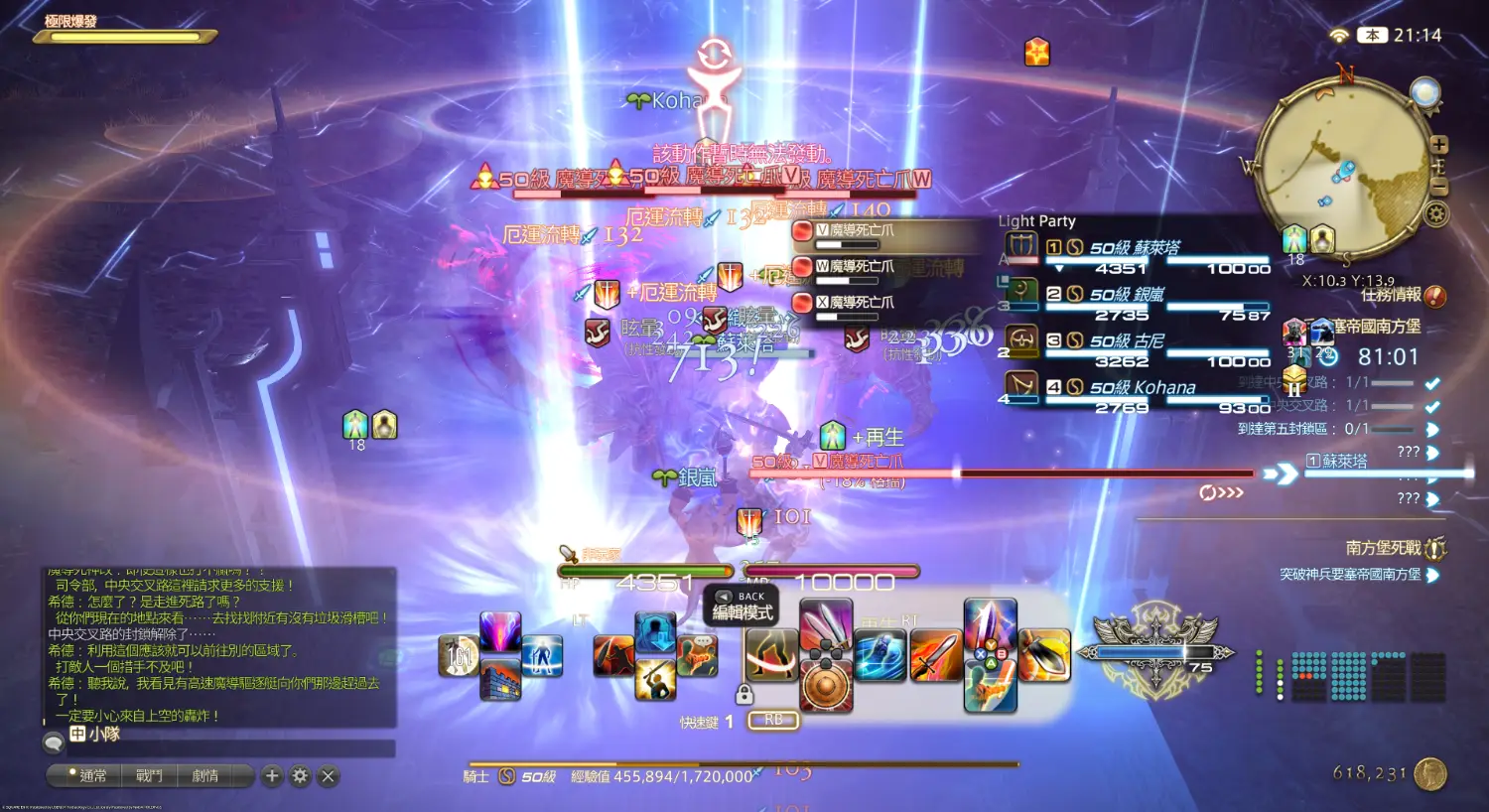The image size is (1489, 812).
Task: Use the flaming sword ability
Action: pyautogui.click(x=935, y=656)
